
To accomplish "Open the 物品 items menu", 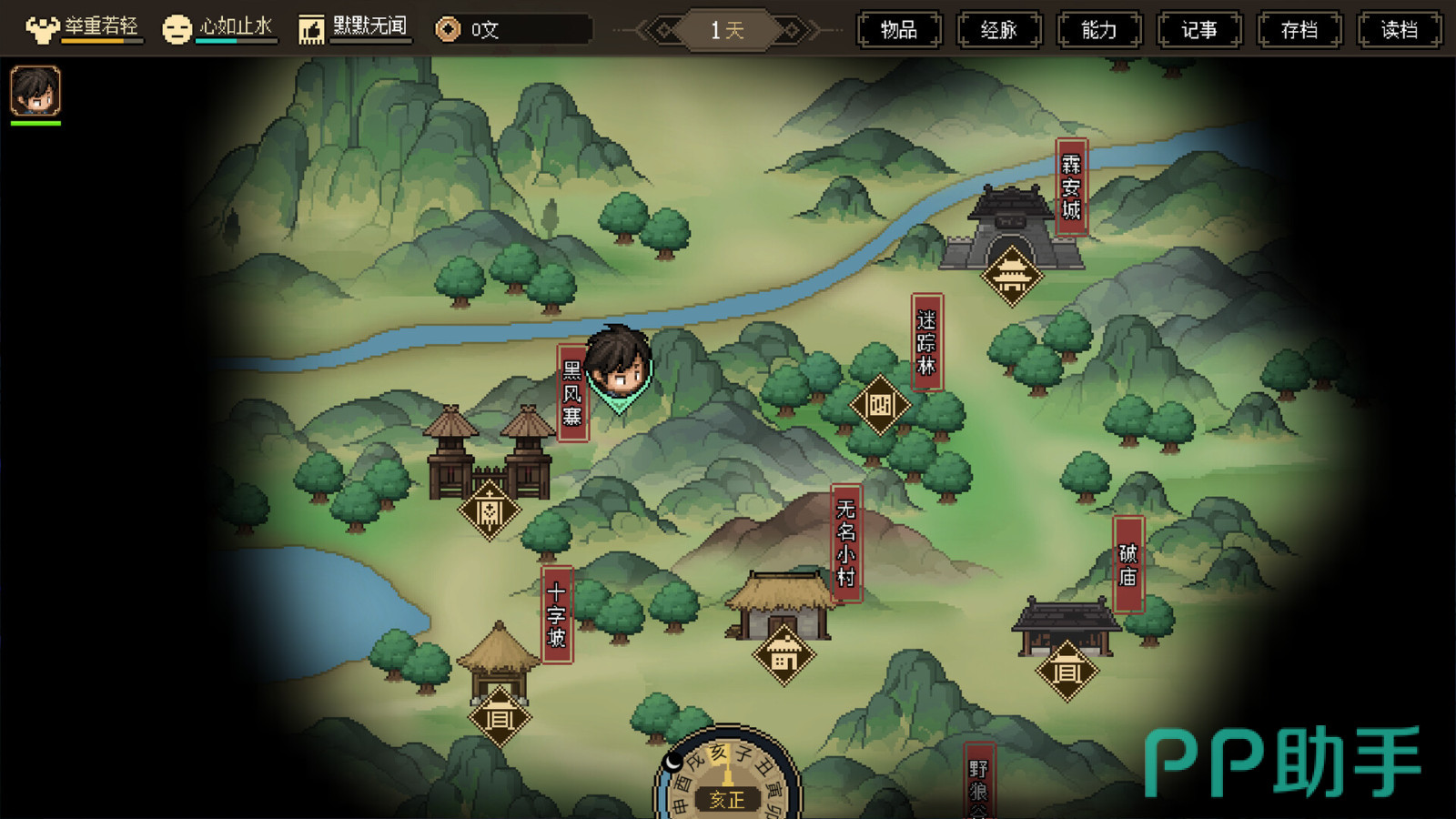I will pos(899,30).
